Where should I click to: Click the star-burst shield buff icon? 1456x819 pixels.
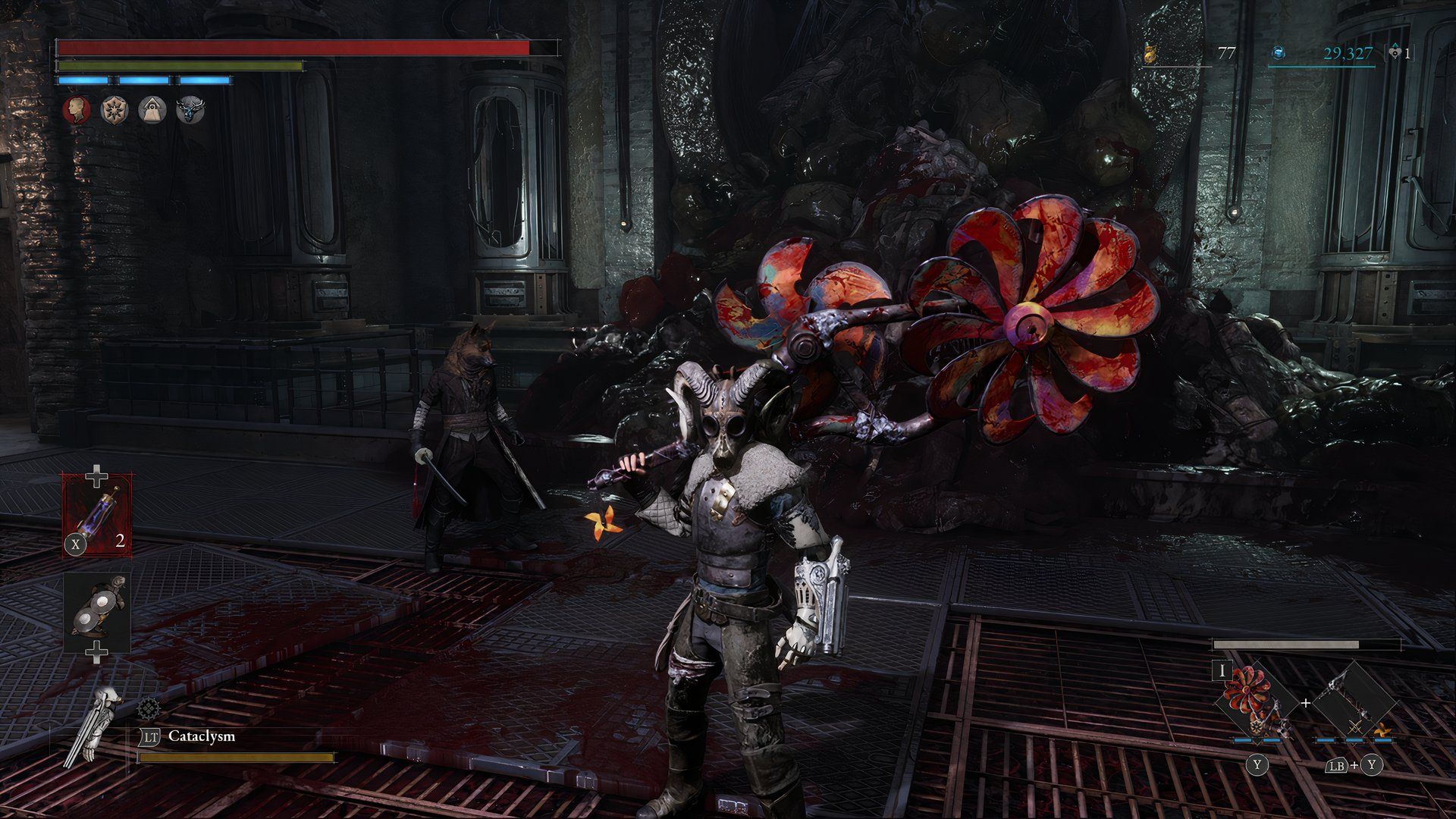click(115, 110)
